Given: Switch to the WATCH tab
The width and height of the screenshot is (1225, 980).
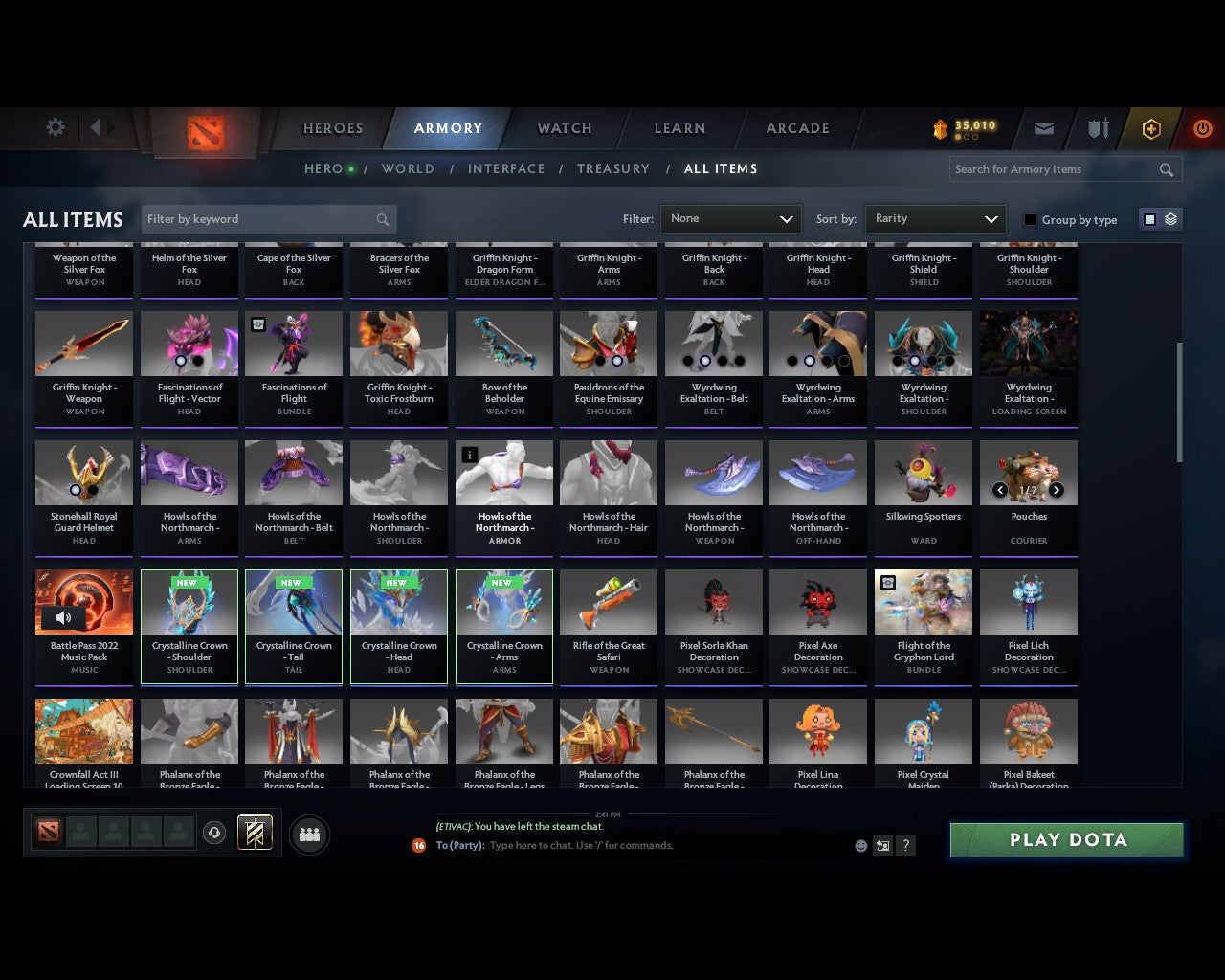Looking at the screenshot, I should (564, 128).
